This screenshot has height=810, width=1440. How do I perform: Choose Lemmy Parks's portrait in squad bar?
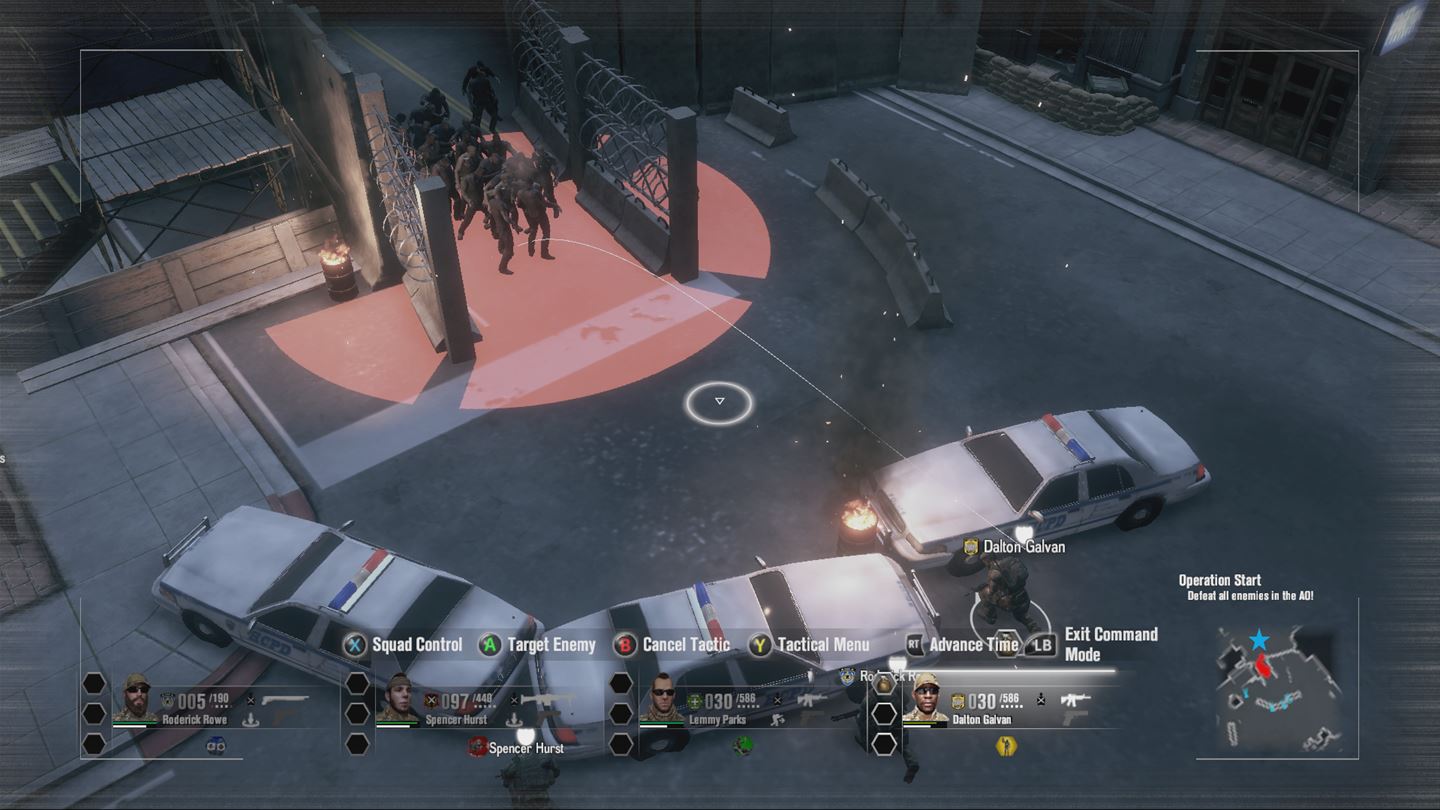(663, 697)
